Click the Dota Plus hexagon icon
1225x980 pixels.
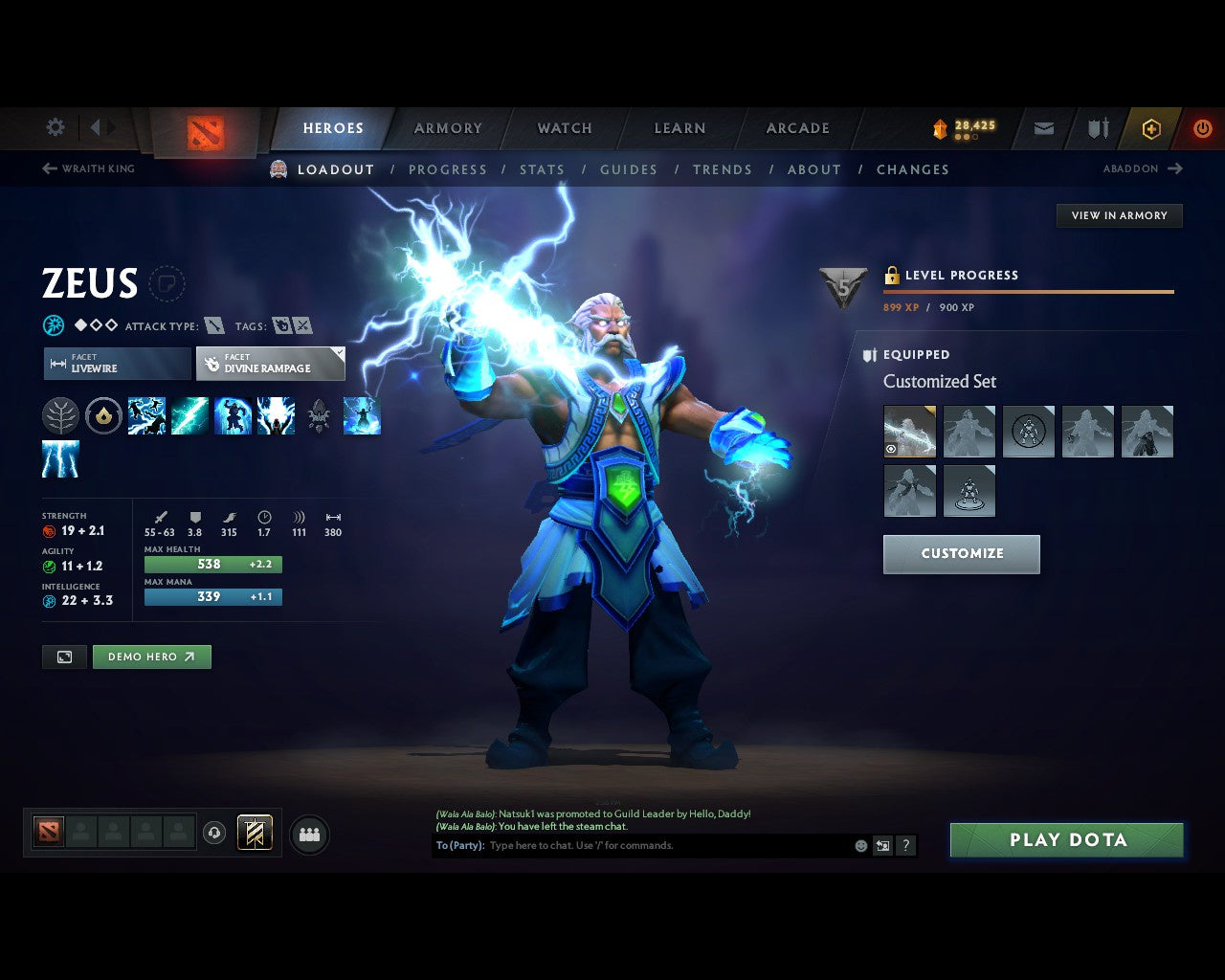pos(1151,127)
